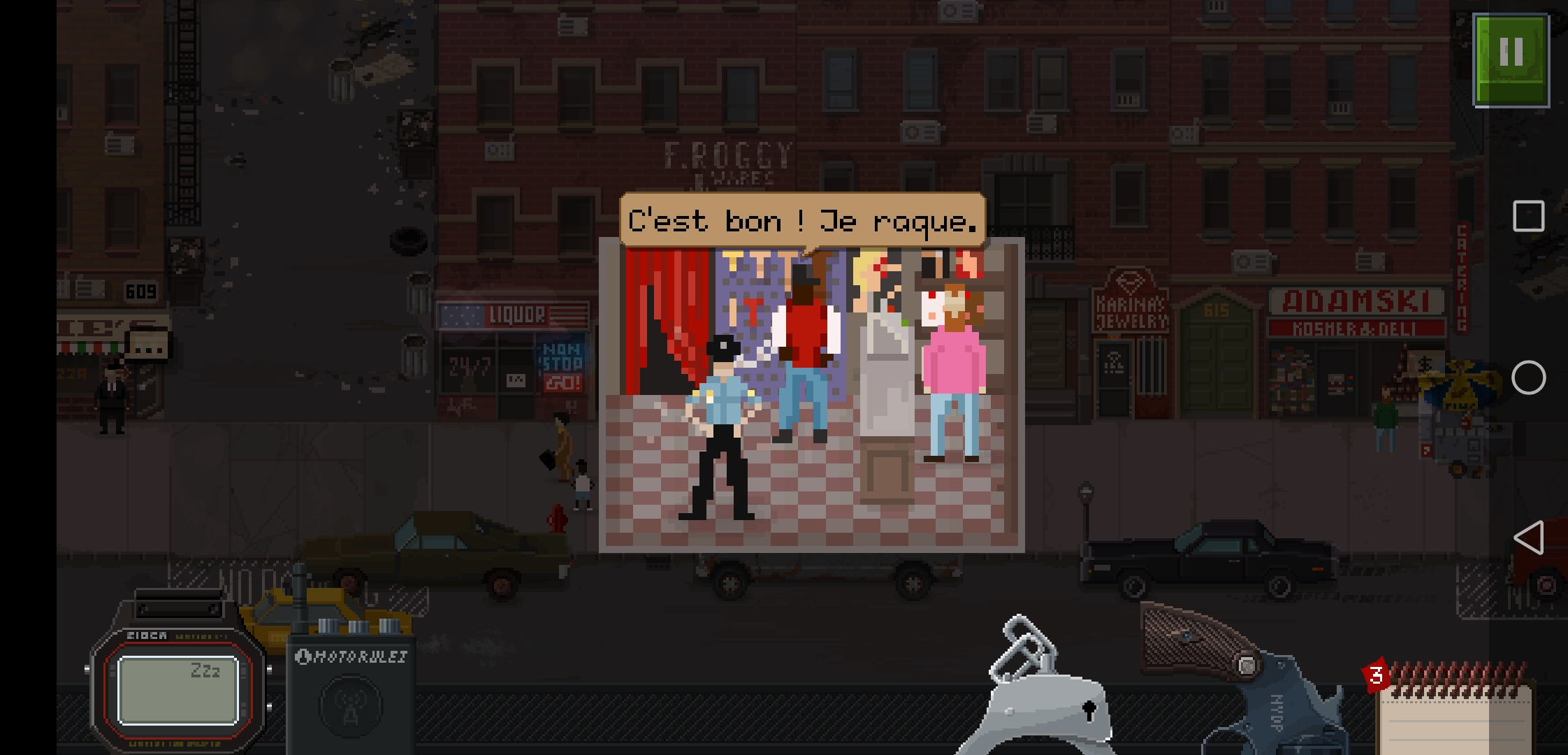Advance the "C'est bon ! Je raque." dialogue

[802, 222]
